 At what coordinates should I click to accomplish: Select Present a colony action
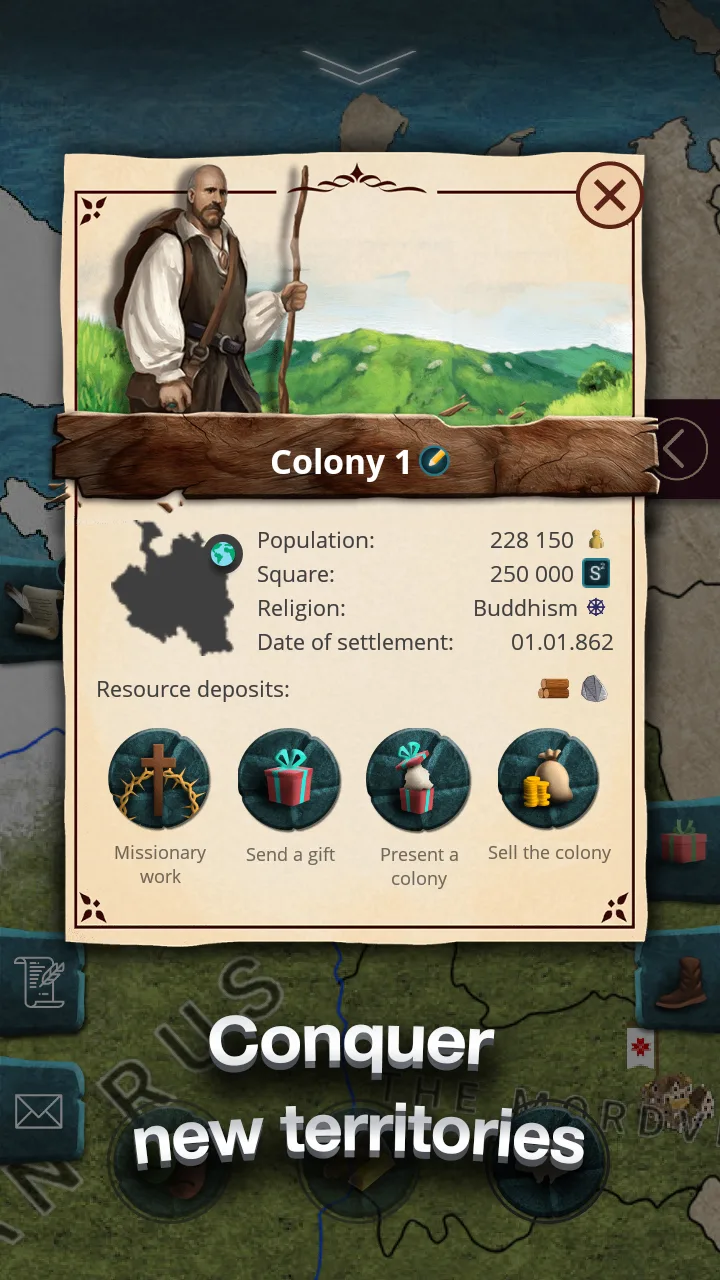pyautogui.click(x=418, y=779)
